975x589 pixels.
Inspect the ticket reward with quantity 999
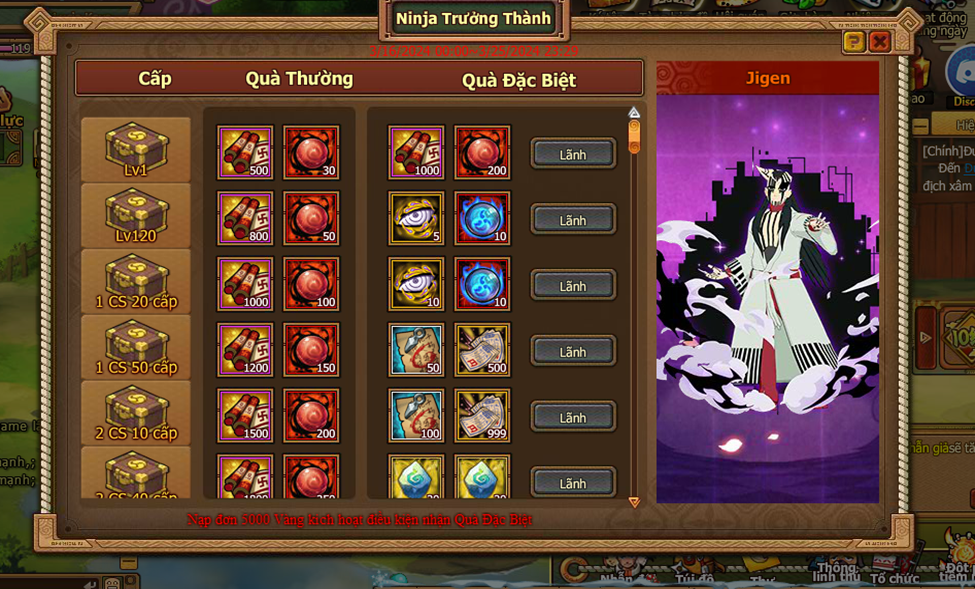[482, 416]
